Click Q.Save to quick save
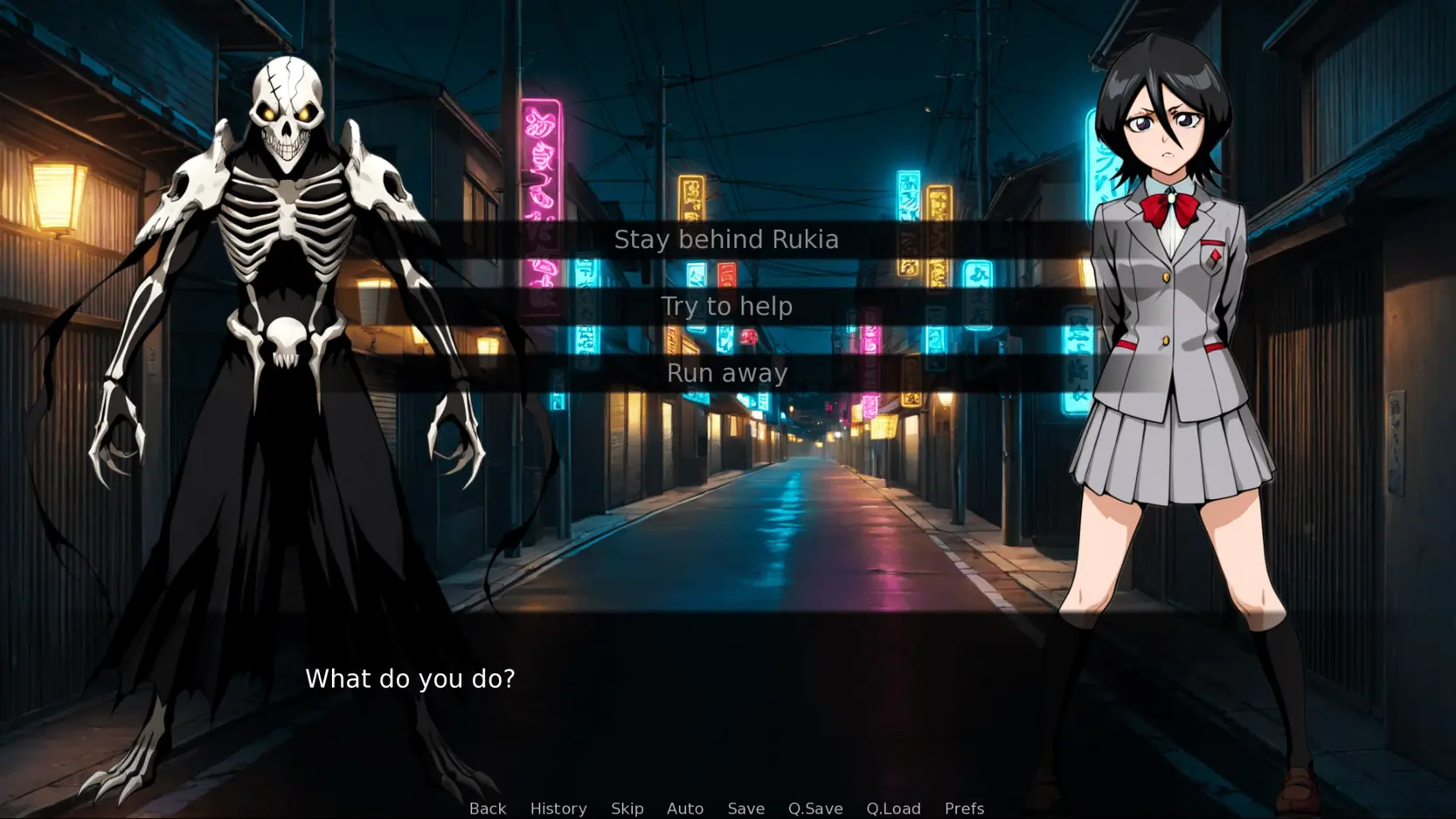Viewport: 1456px width, 819px height. click(815, 809)
